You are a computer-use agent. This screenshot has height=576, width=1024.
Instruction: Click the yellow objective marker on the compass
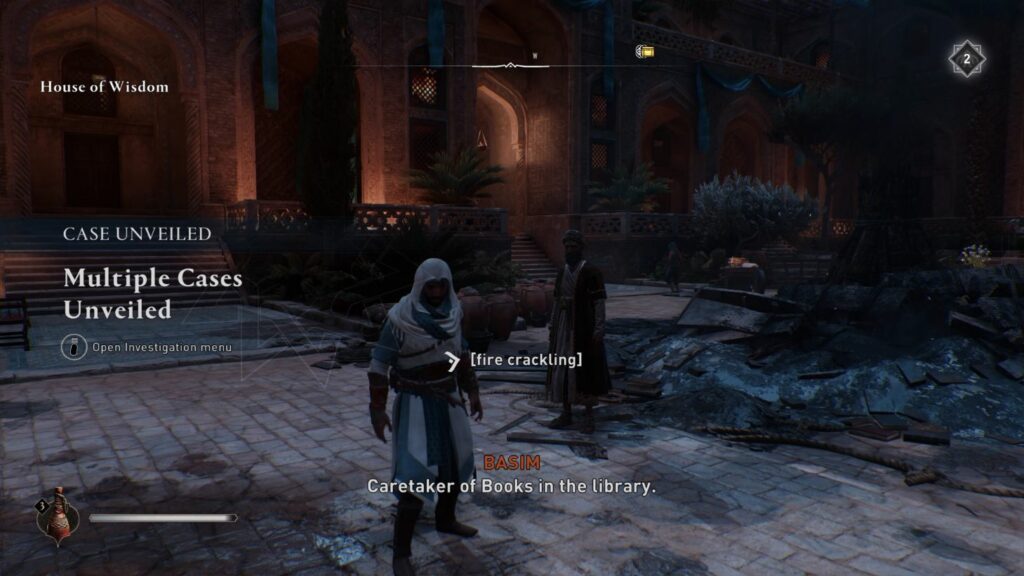[645, 50]
